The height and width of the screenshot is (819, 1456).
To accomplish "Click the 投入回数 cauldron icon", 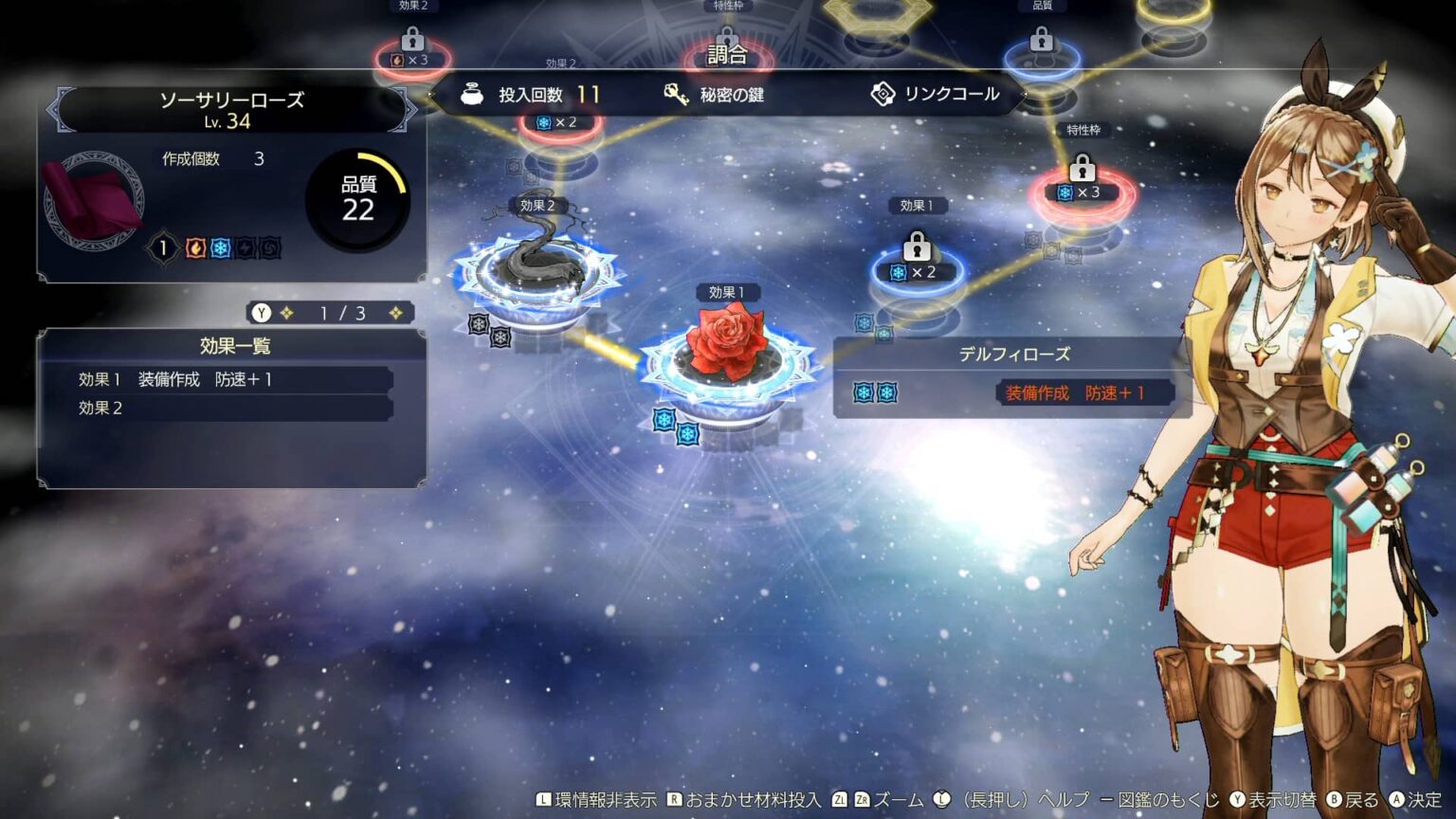I will [x=471, y=94].
